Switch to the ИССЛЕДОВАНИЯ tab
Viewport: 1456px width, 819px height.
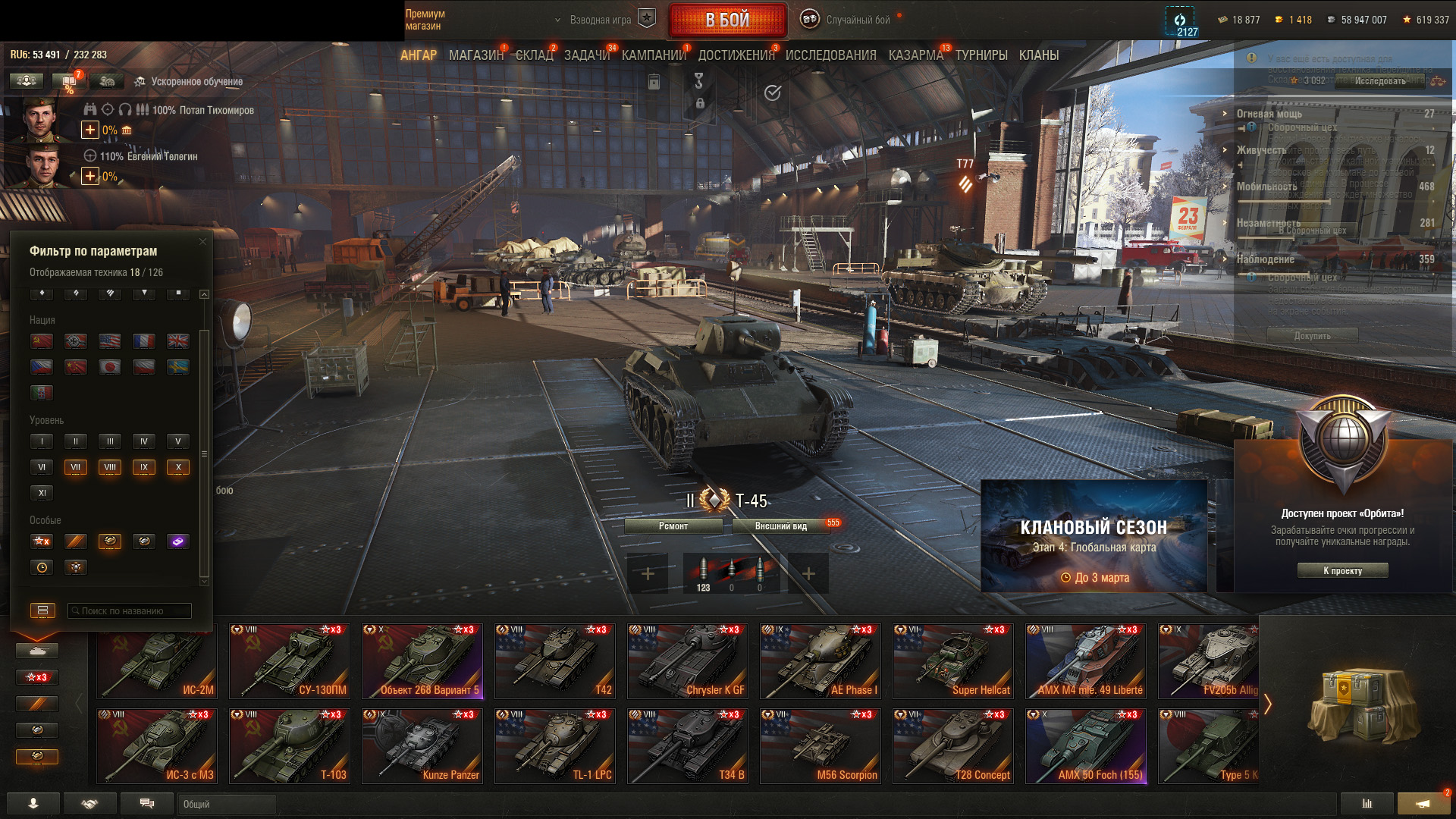[x=830, y=55]
